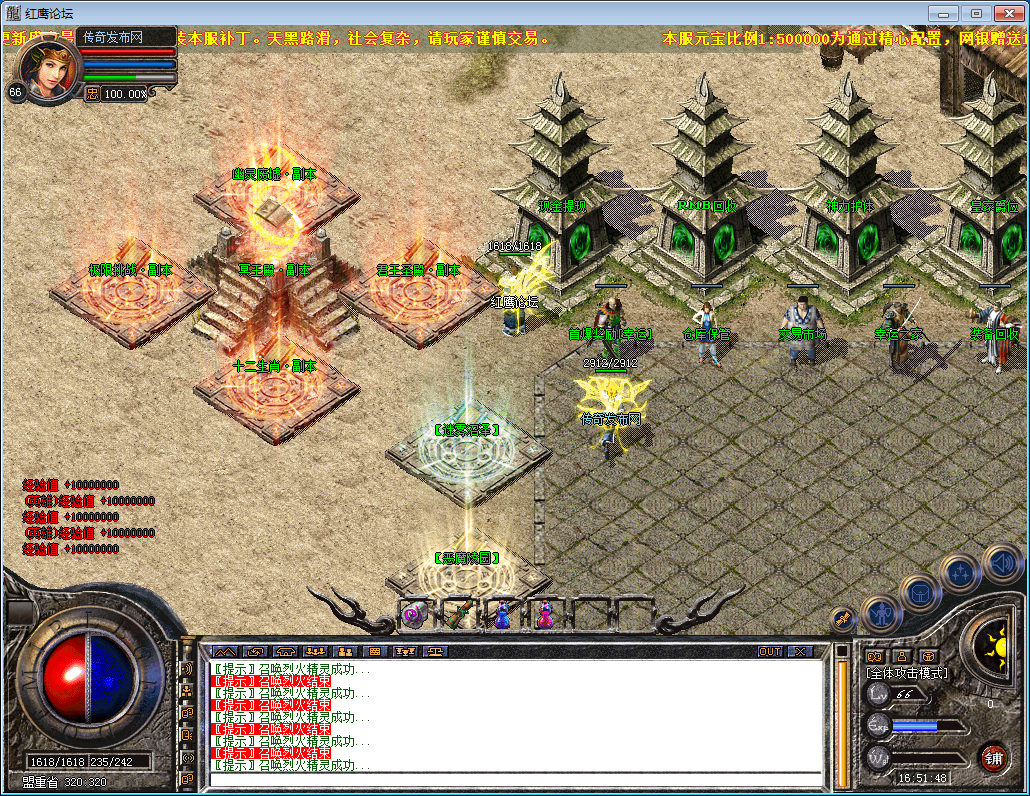This screenshot has height=796, width=1030.
Task: Close the game with the chat bar X
Action: [800, 652]
